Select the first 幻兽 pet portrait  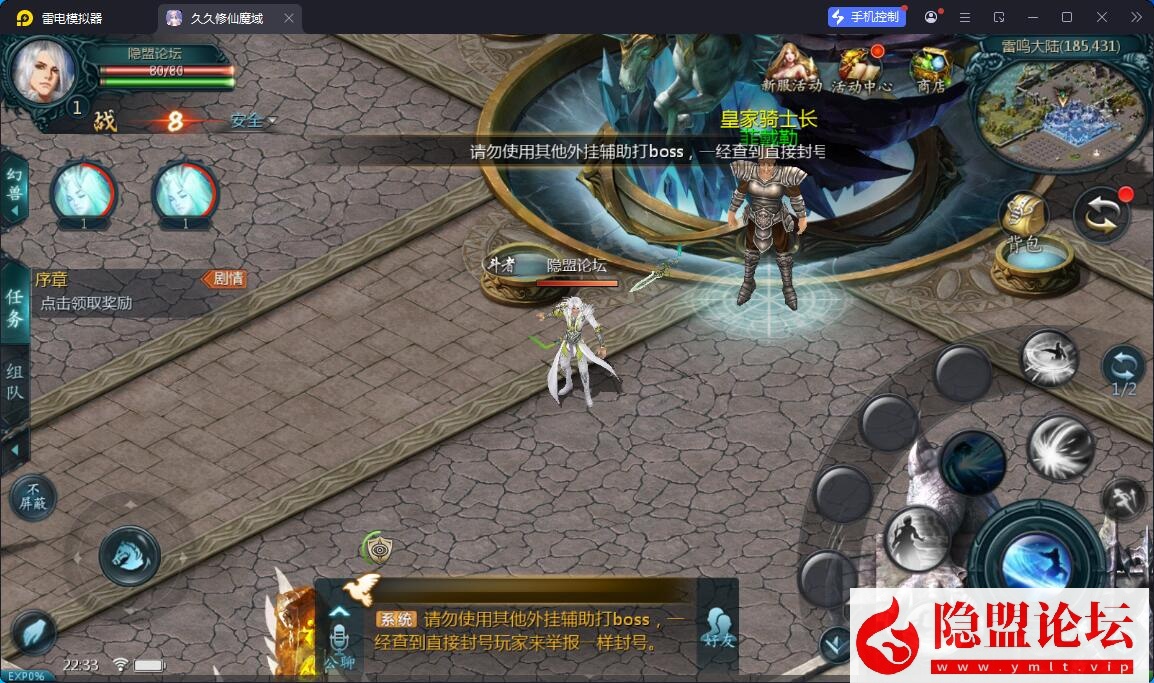[x=83, y=191]
